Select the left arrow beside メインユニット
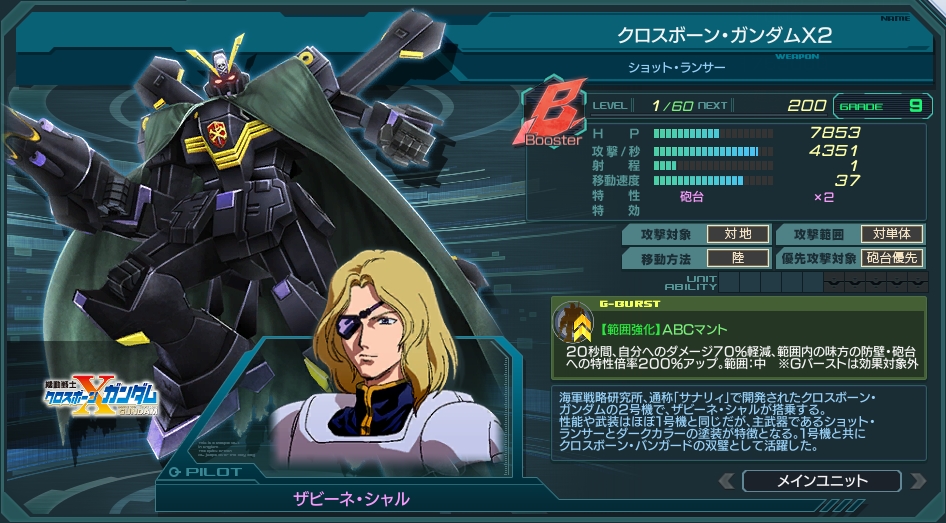 tap(727, 481)
